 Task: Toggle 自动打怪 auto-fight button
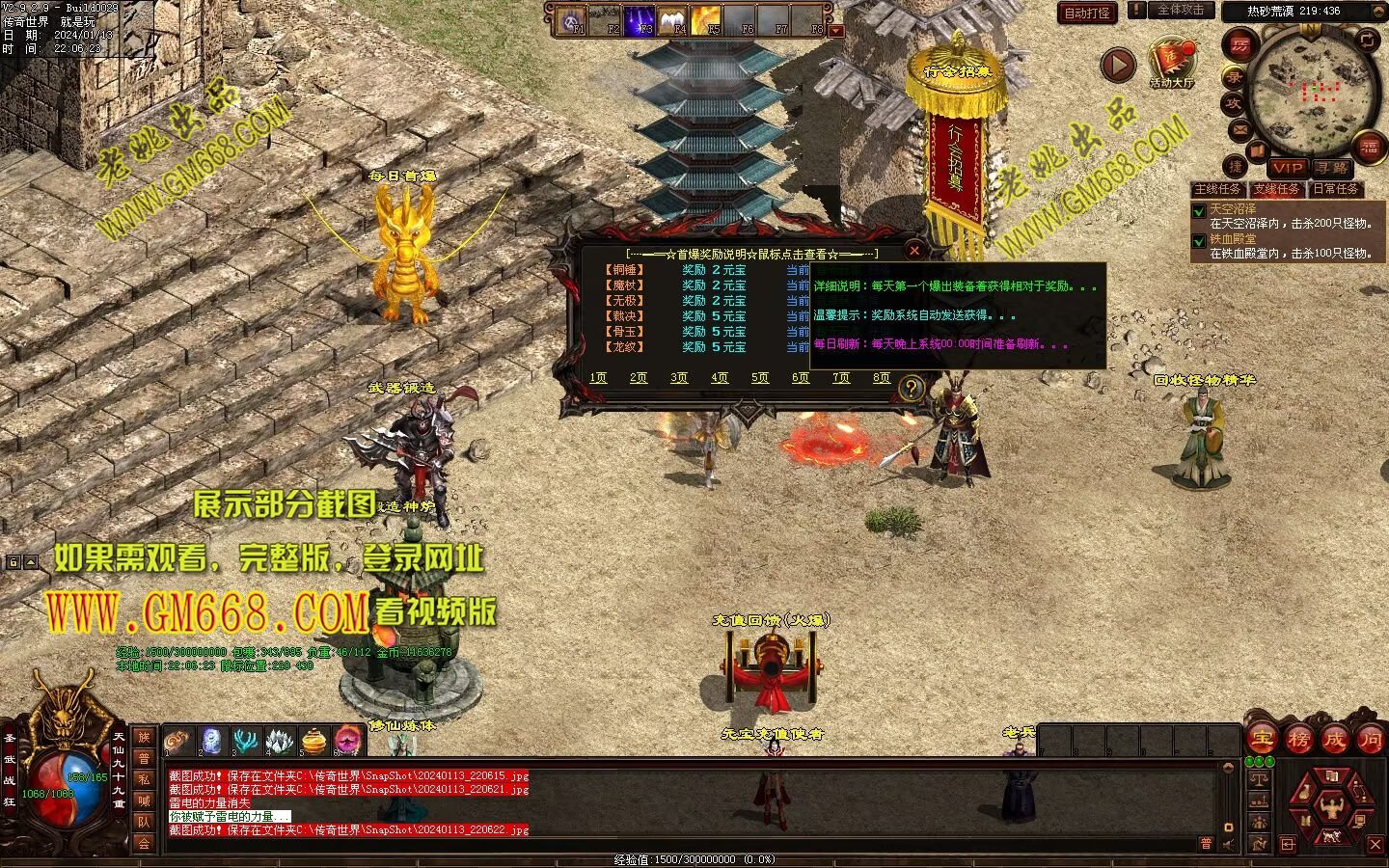[1087, 13]
